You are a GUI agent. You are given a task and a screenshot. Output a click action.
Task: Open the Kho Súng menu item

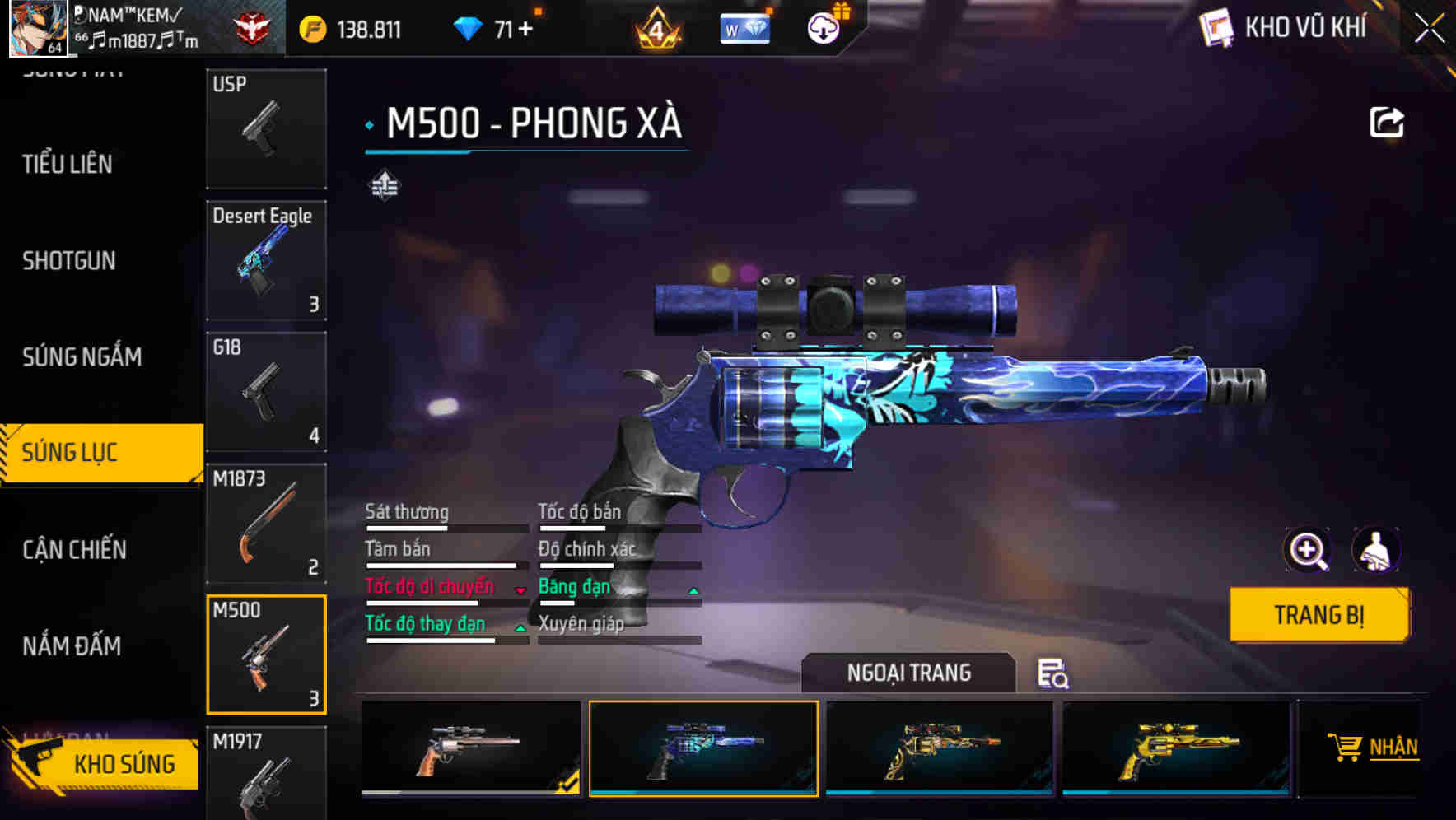[x=124, y=763]
